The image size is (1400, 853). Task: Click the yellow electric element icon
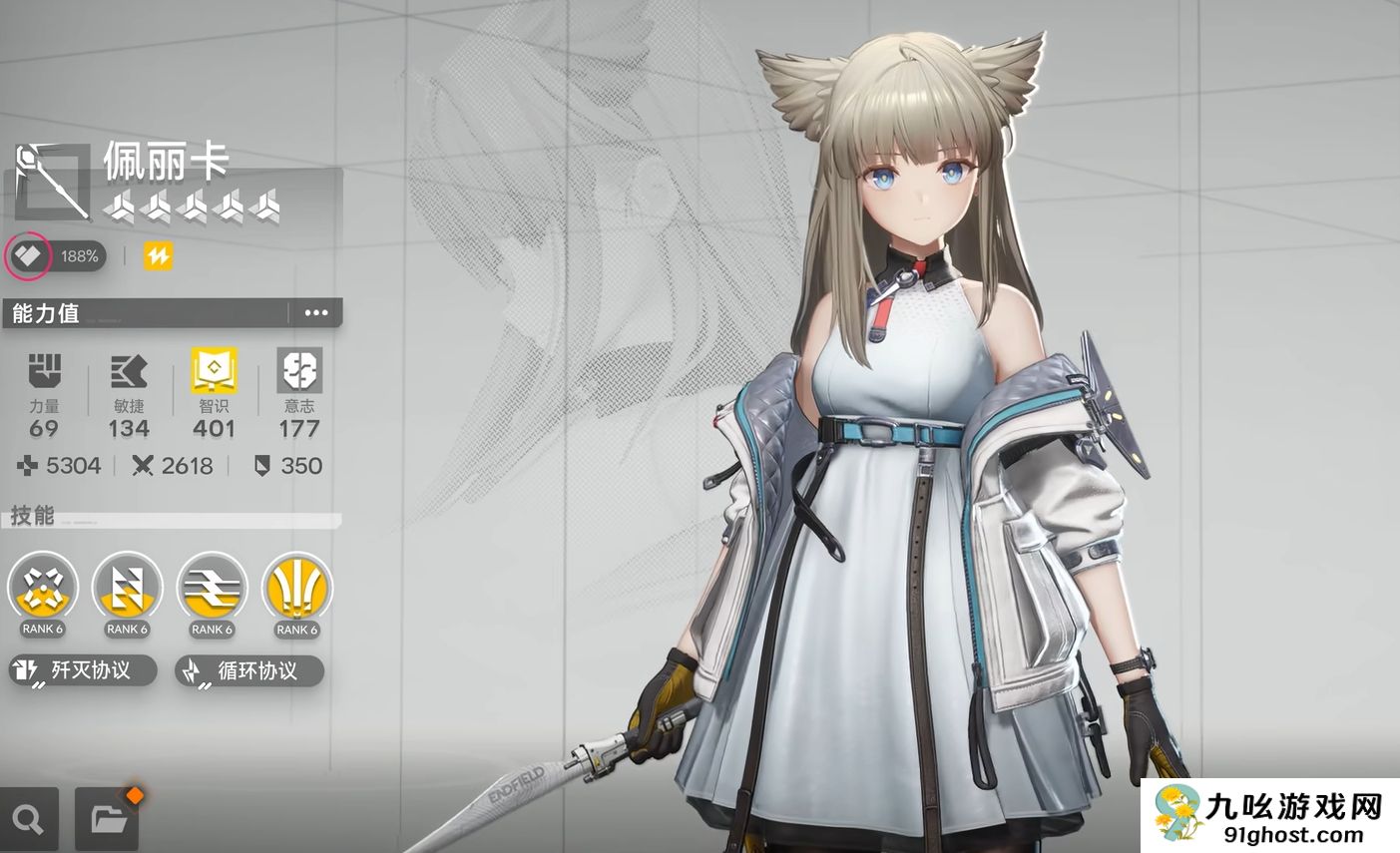point(158,256)
